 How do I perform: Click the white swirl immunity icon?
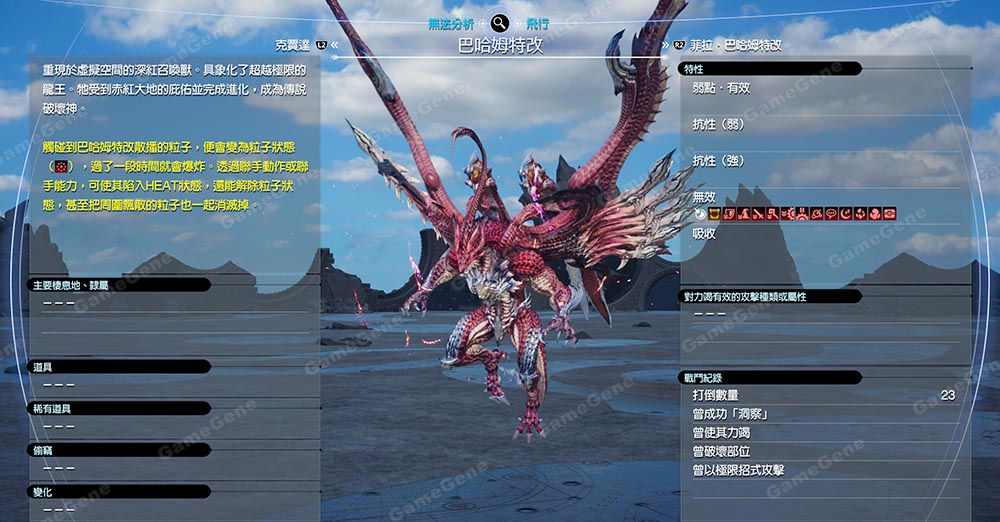(x=700, y=213)
